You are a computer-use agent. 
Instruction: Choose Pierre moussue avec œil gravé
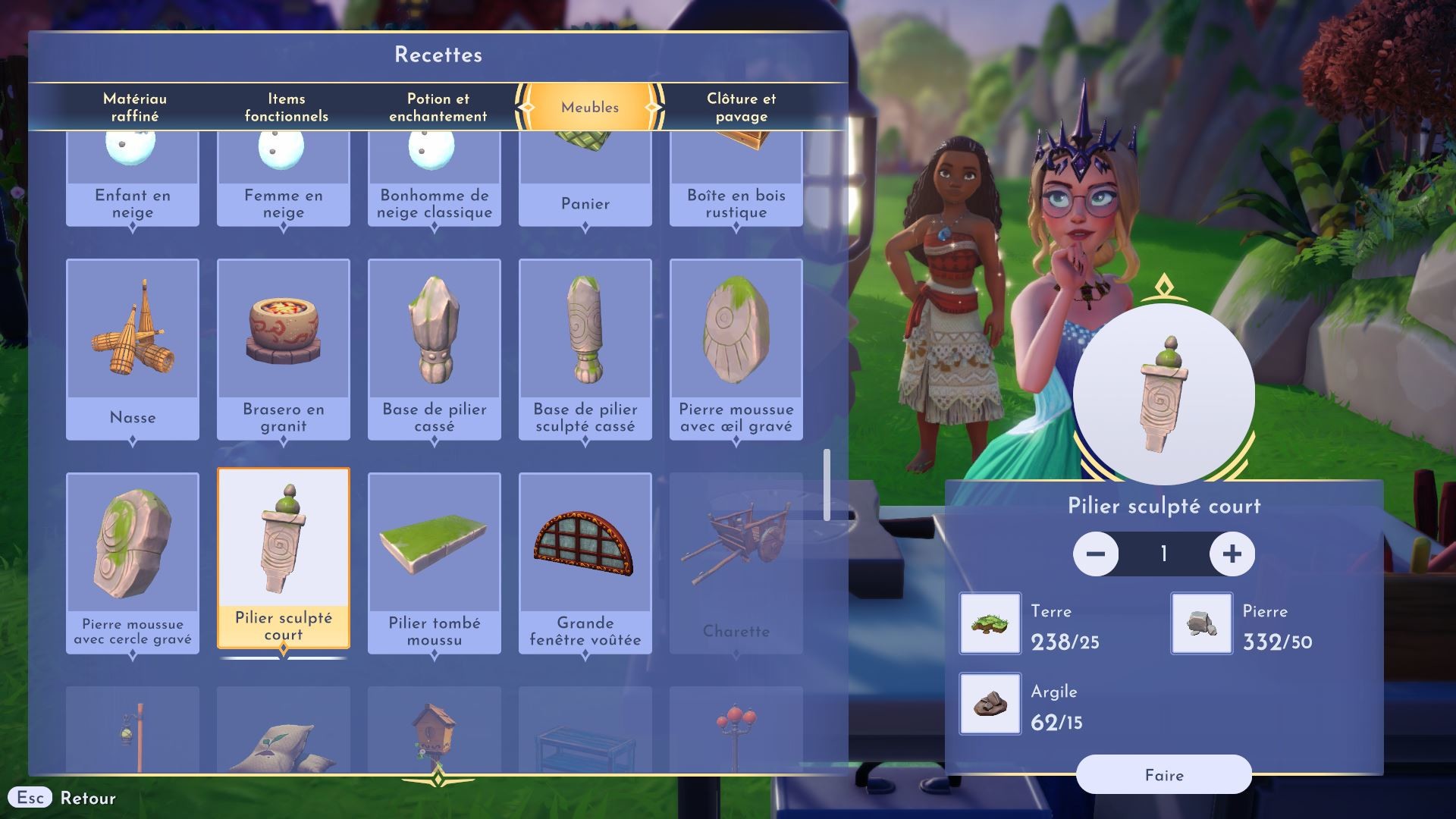tap(736, 349)
